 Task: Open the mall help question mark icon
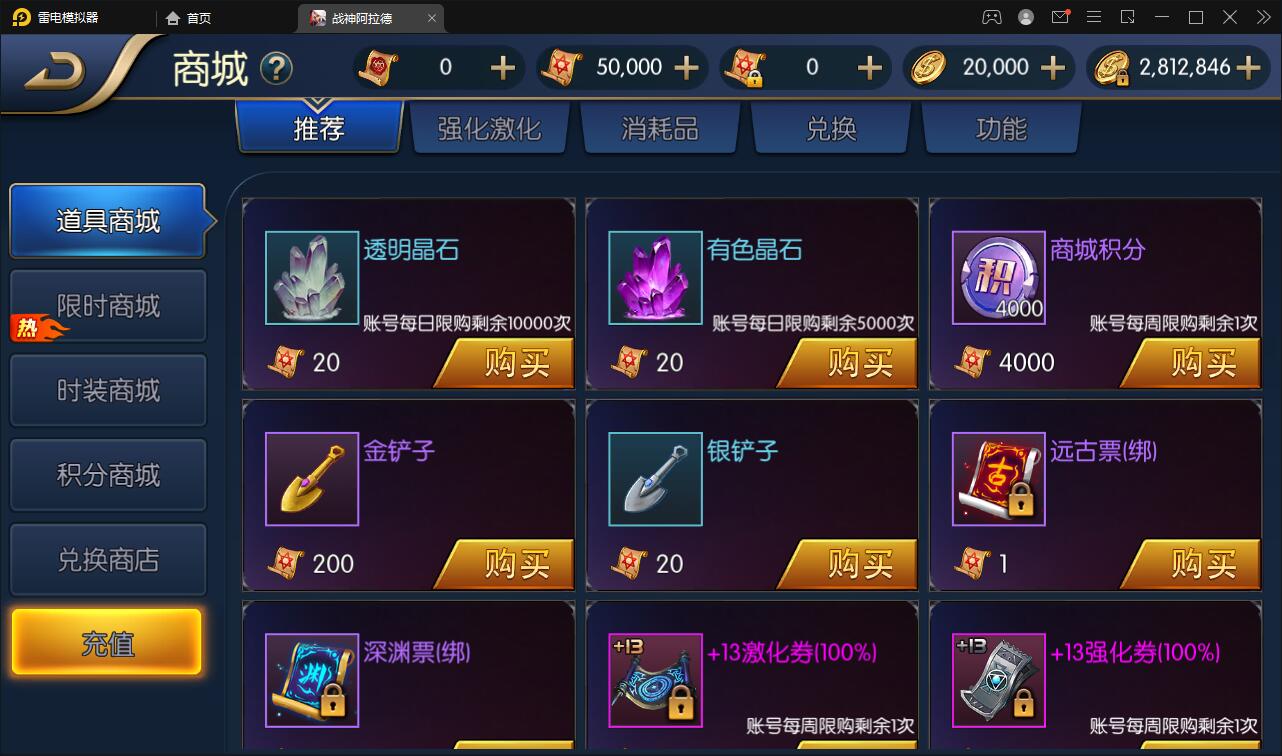pyautogui.click(x=277, y=68)
